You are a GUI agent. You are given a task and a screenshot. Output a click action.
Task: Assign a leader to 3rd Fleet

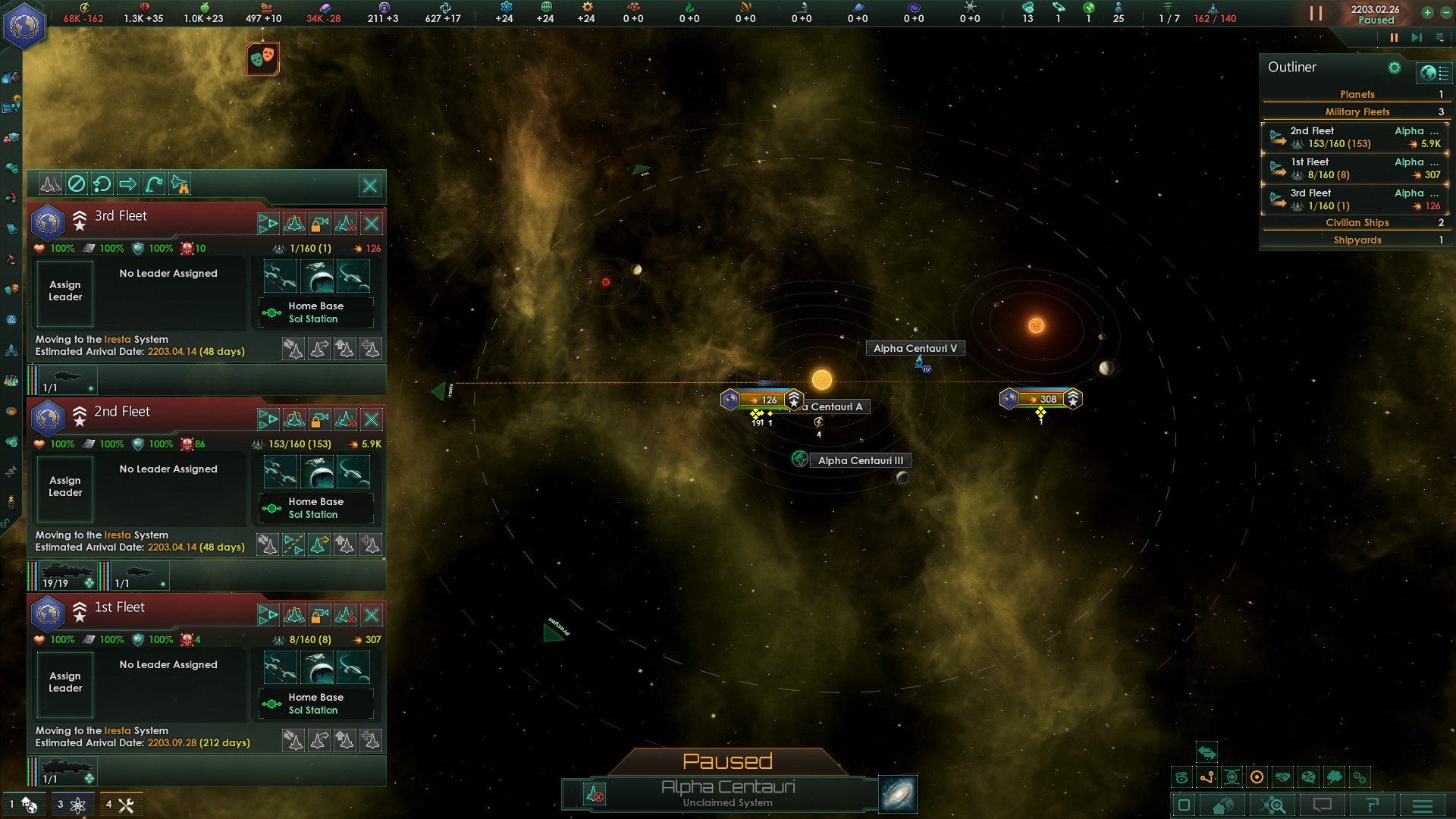pos(65,291)
